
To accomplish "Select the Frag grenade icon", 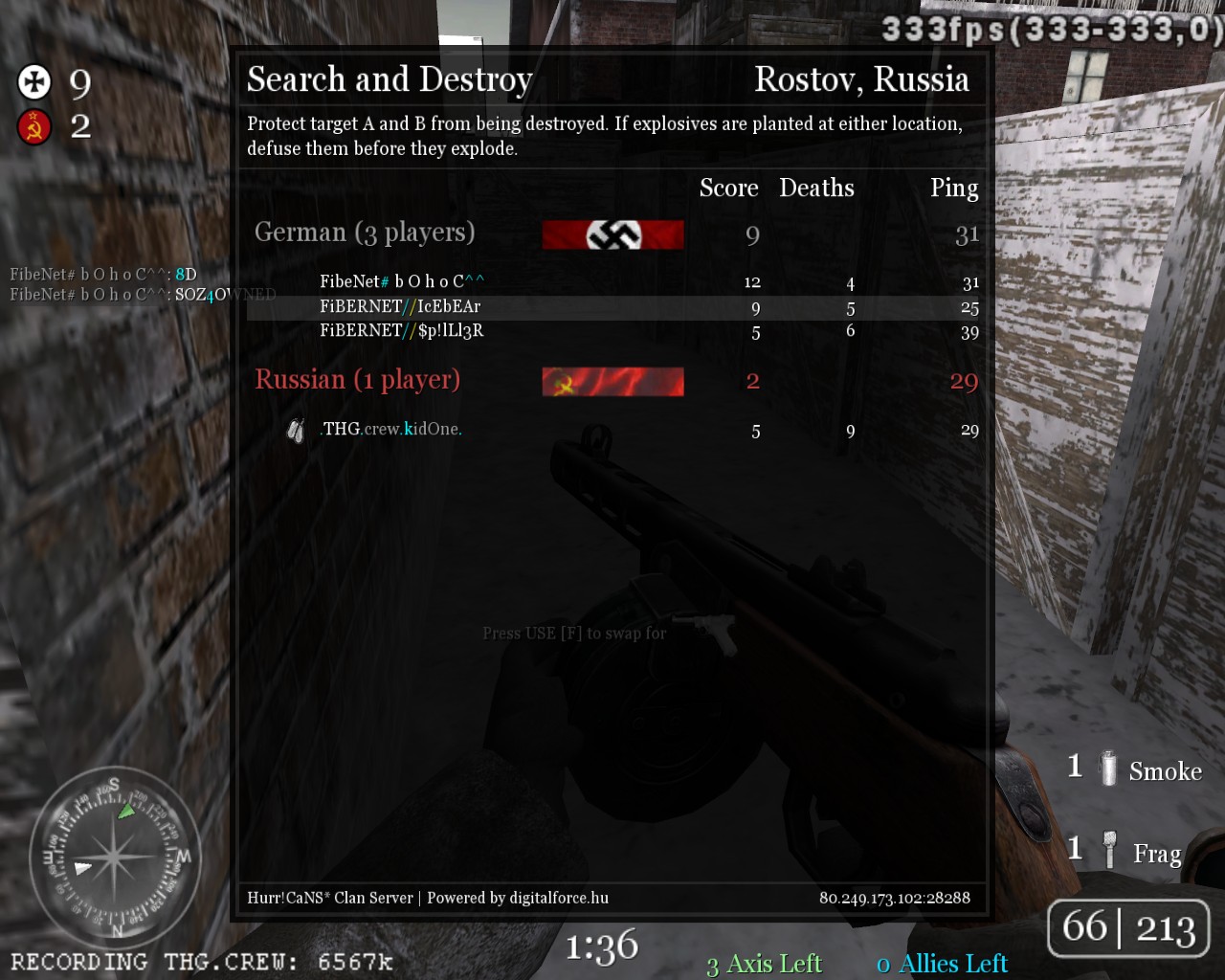I will tap(1110, 850).
